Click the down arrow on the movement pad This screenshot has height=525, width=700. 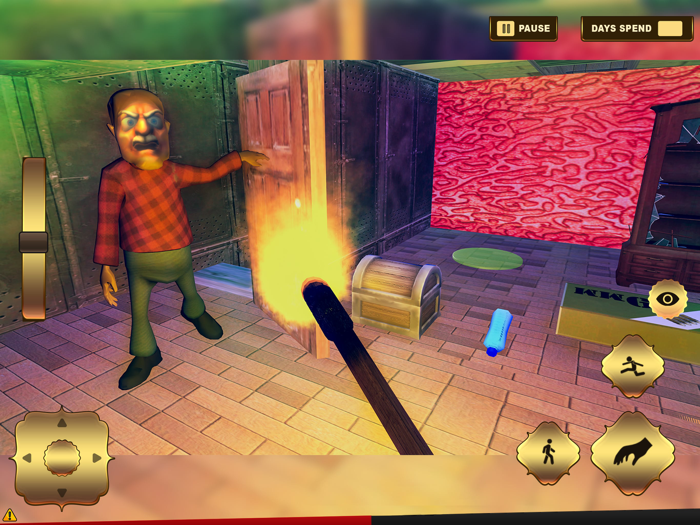61,492
